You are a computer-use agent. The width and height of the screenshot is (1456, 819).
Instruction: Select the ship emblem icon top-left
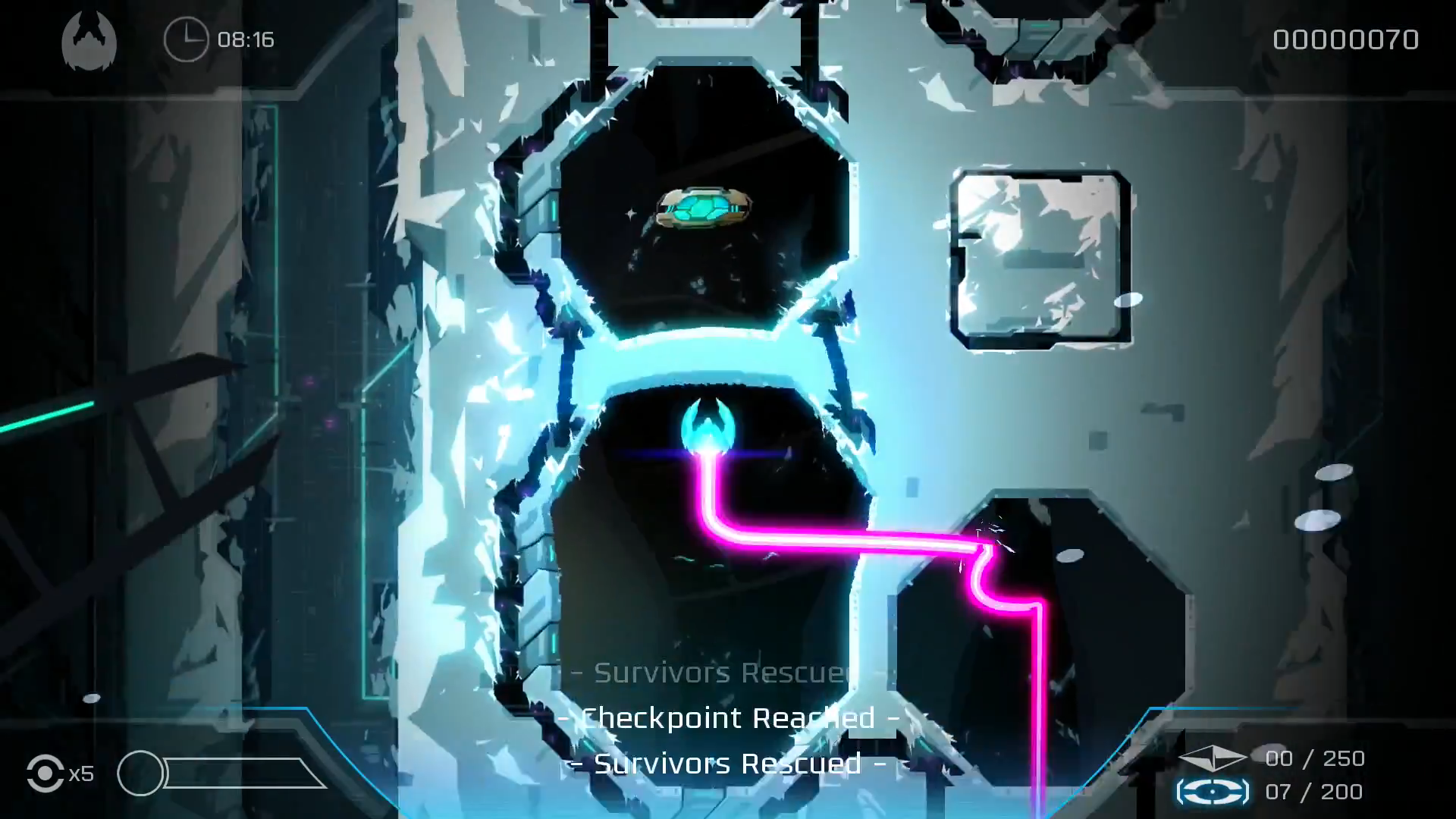[x=89, y=38]
